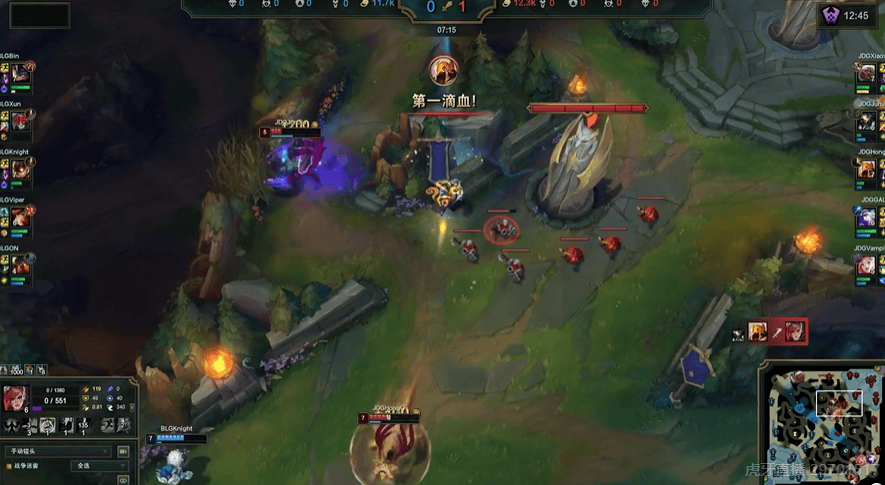Viewport: 885px width, 485px height.
Task: Click the red-haired champion portrait in stats panel
Action: point(15,398)
